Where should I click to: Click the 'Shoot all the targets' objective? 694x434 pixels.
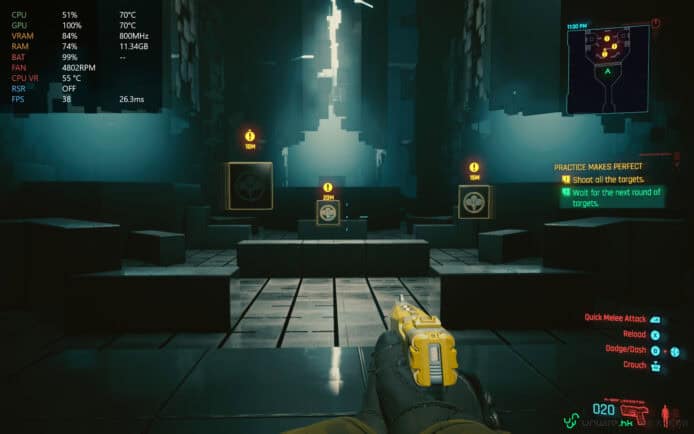point(608,179)
